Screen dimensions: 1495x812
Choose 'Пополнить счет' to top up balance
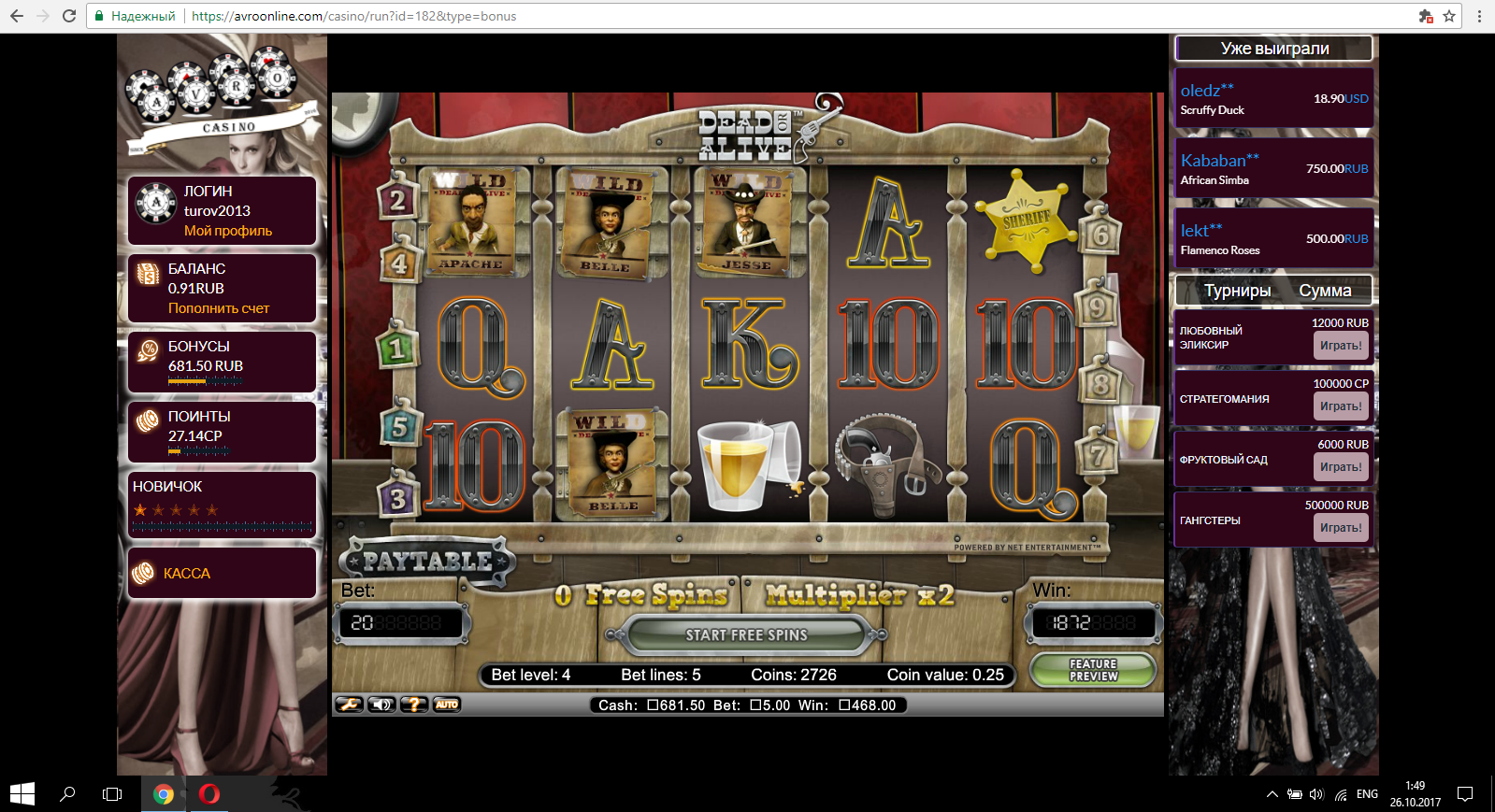pos(219,308)
